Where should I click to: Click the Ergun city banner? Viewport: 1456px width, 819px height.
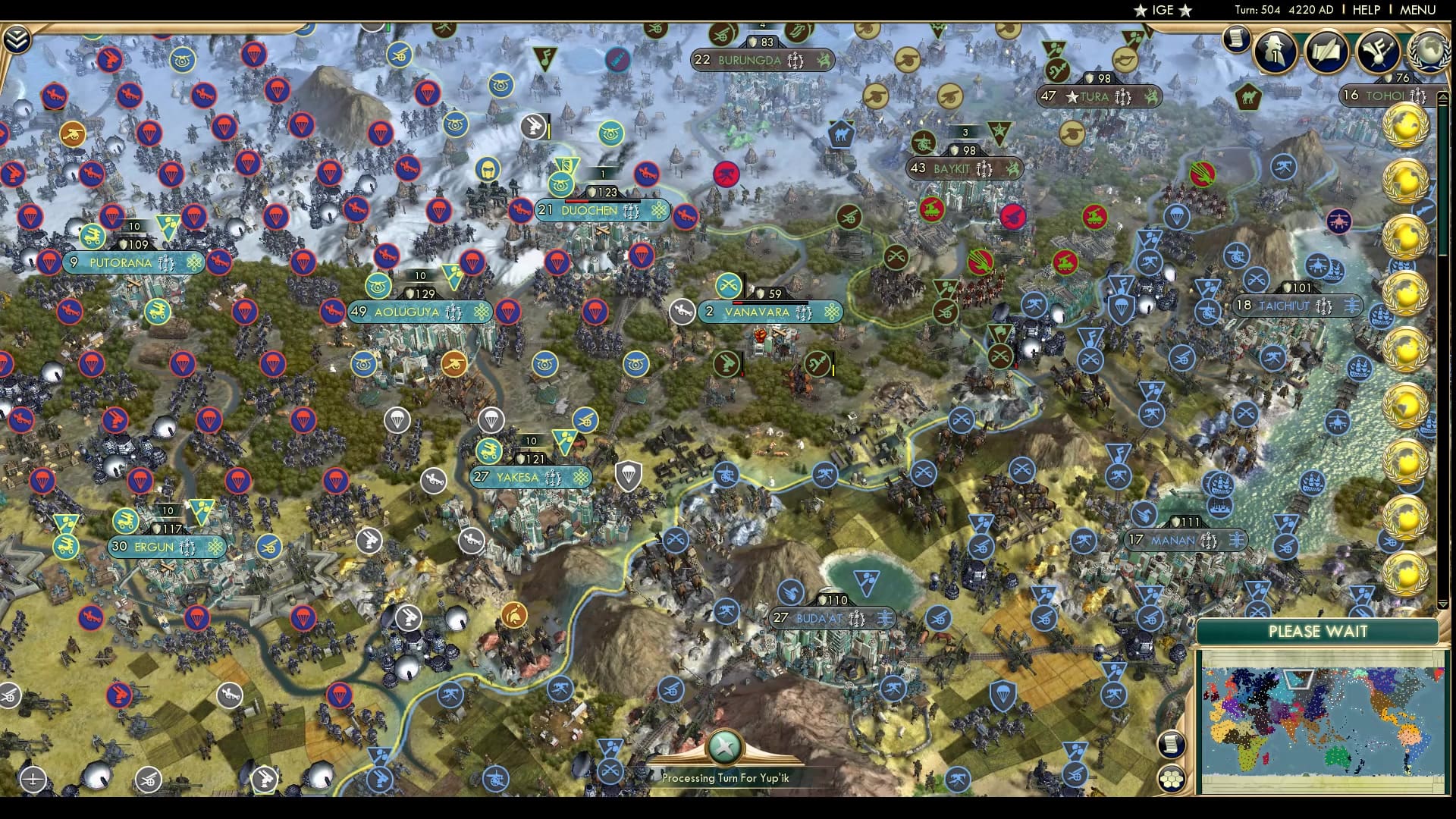[165, 546]
